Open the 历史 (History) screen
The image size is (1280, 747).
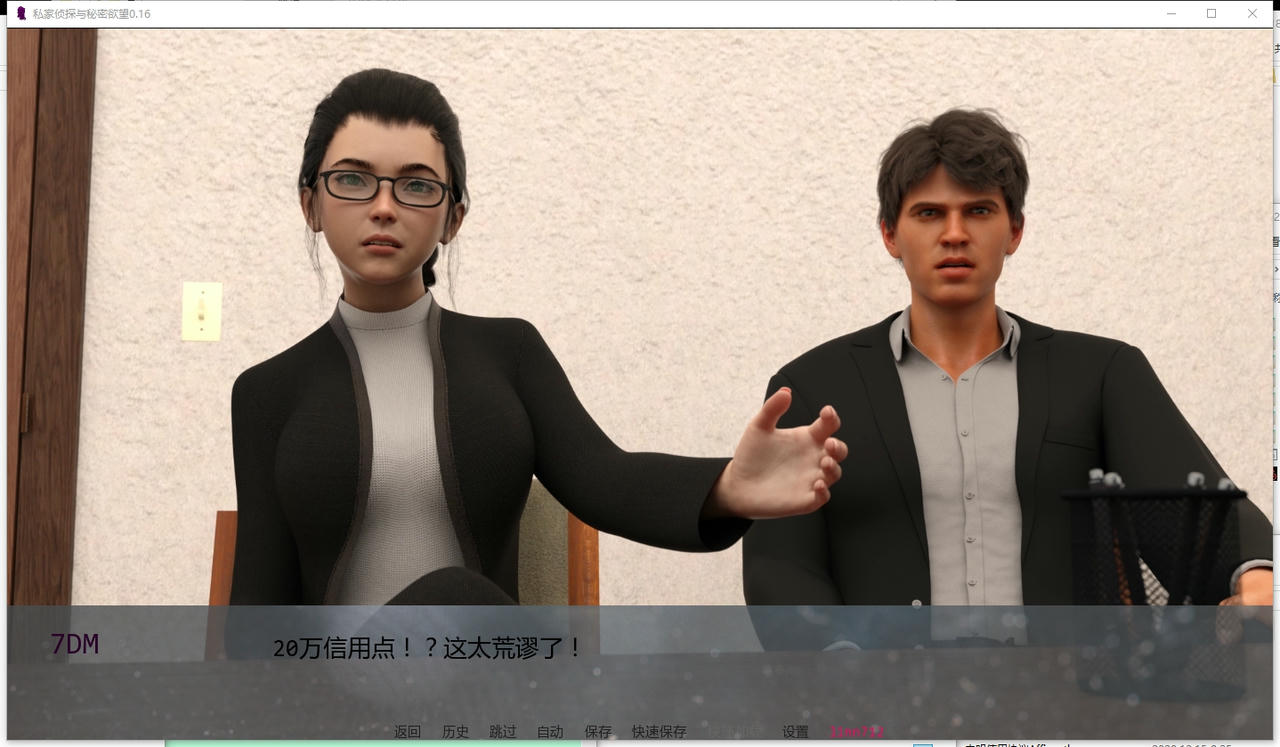(x=455, y=731)
